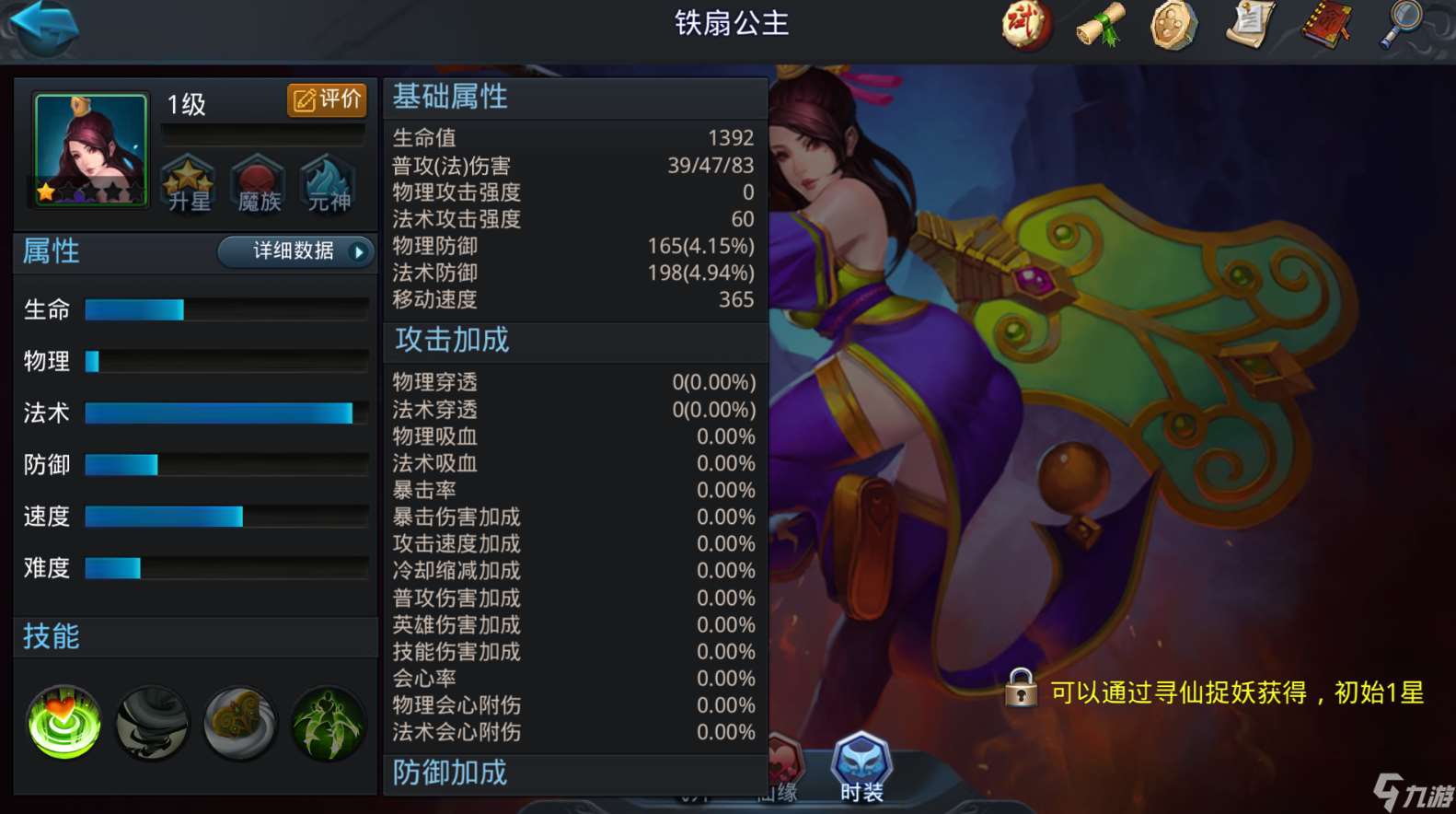Click the quest scroll icon near top right
The width and height of the screenshot is (1456, 814).
[x=1249, y=26]
